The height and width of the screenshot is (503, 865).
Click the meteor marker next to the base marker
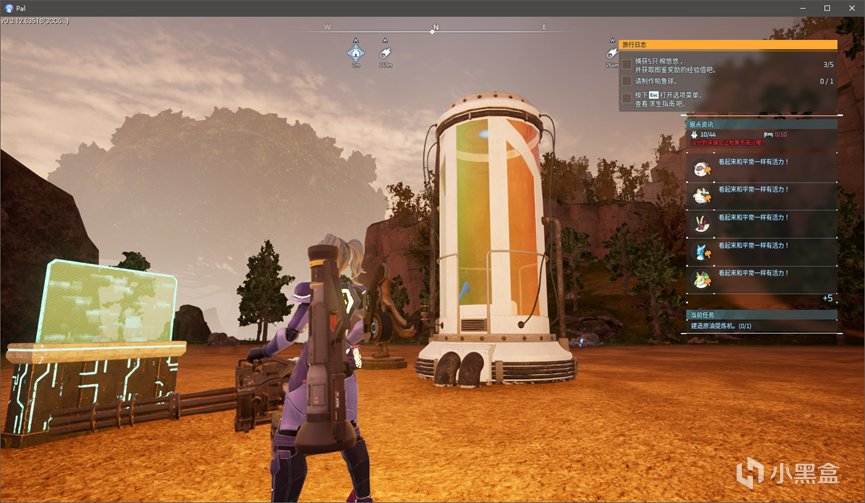point(385,52)
